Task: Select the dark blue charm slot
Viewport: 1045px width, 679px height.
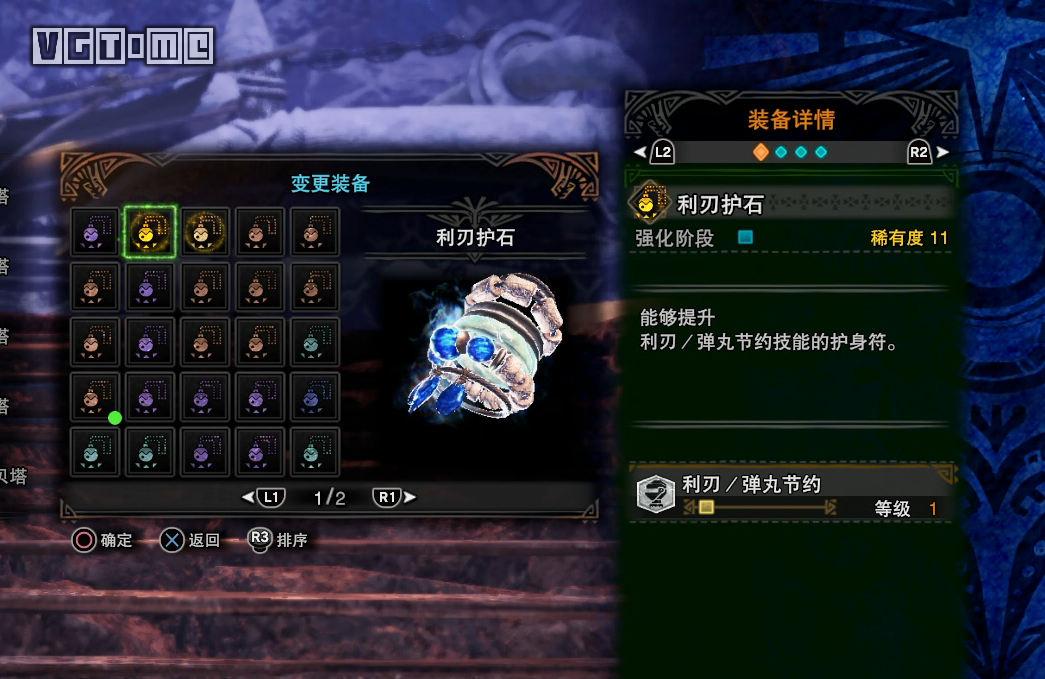Action: tap(315, 398)
